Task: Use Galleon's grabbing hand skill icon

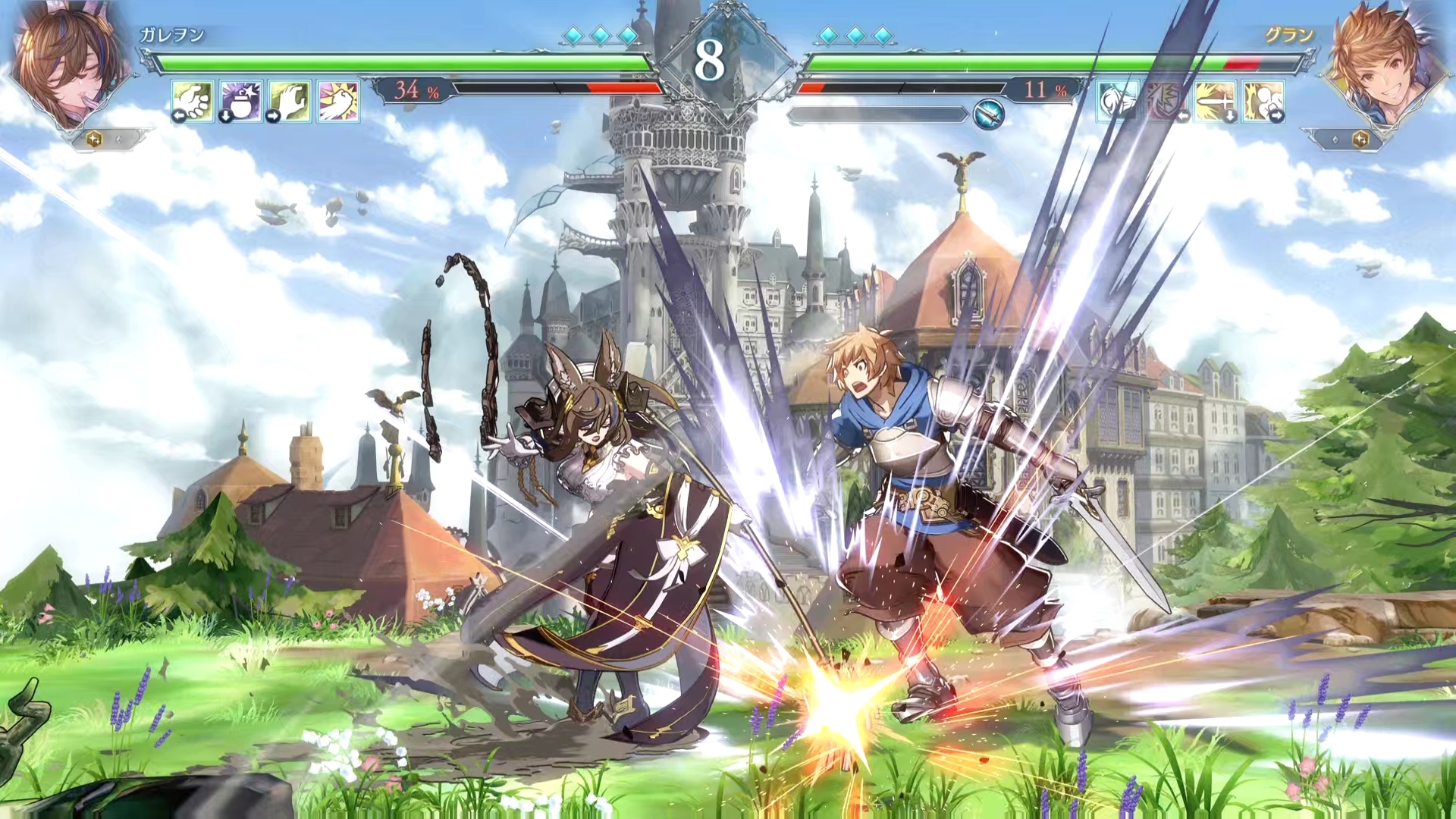Action: (290, 101)
